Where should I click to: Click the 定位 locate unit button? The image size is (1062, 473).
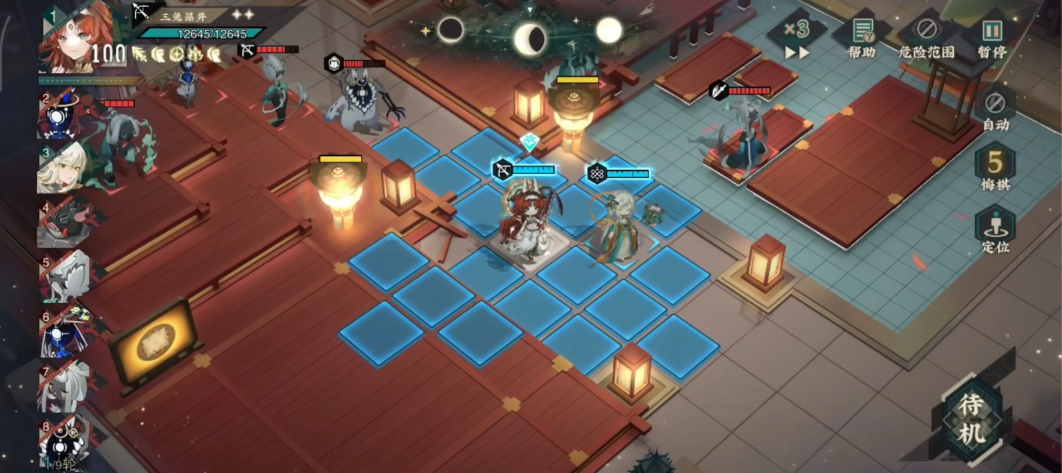coord(995,230)
